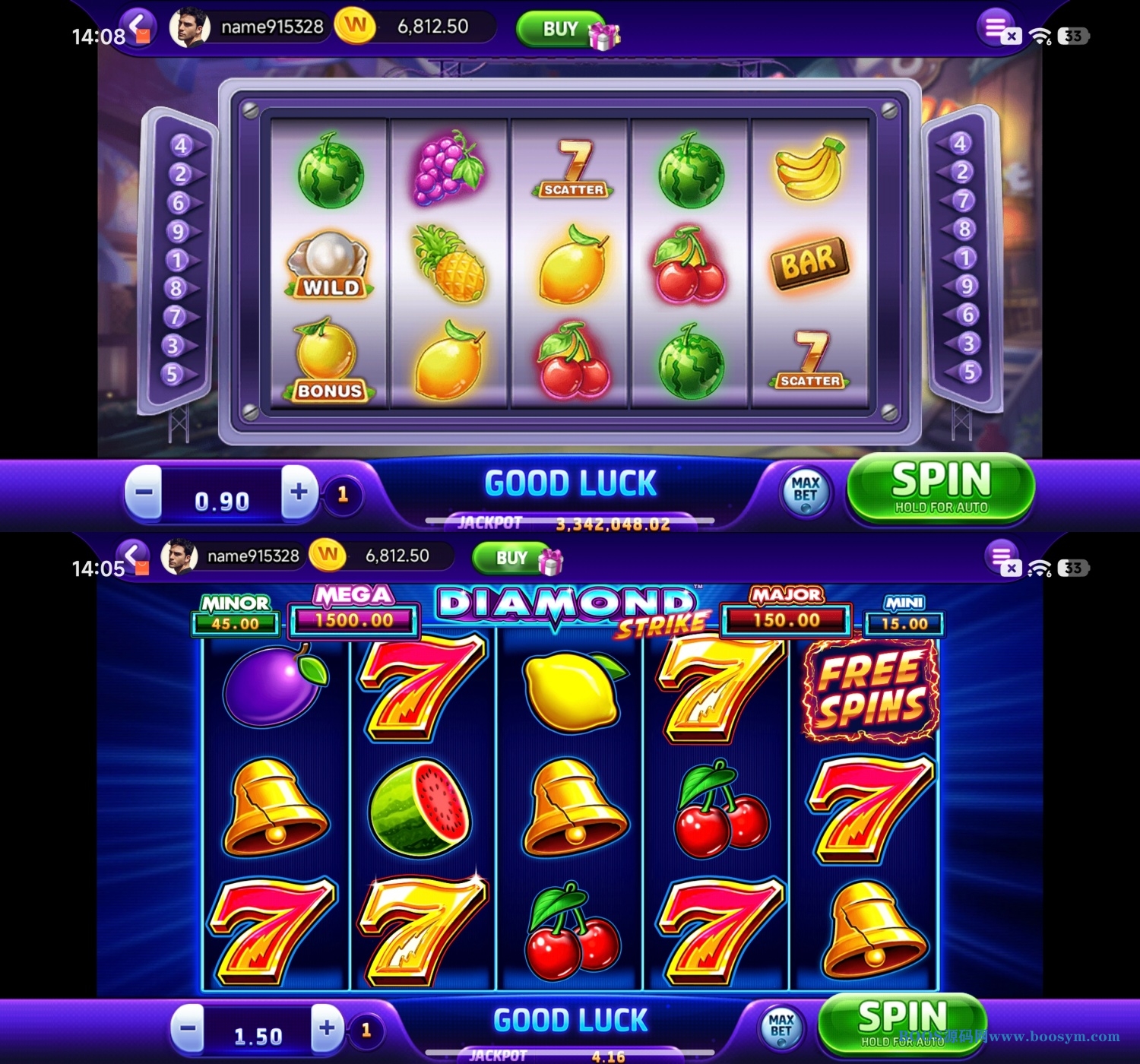
Task: Click the gold W coin beside 6,812.50 at 14:08
Action: coord(355,26)
